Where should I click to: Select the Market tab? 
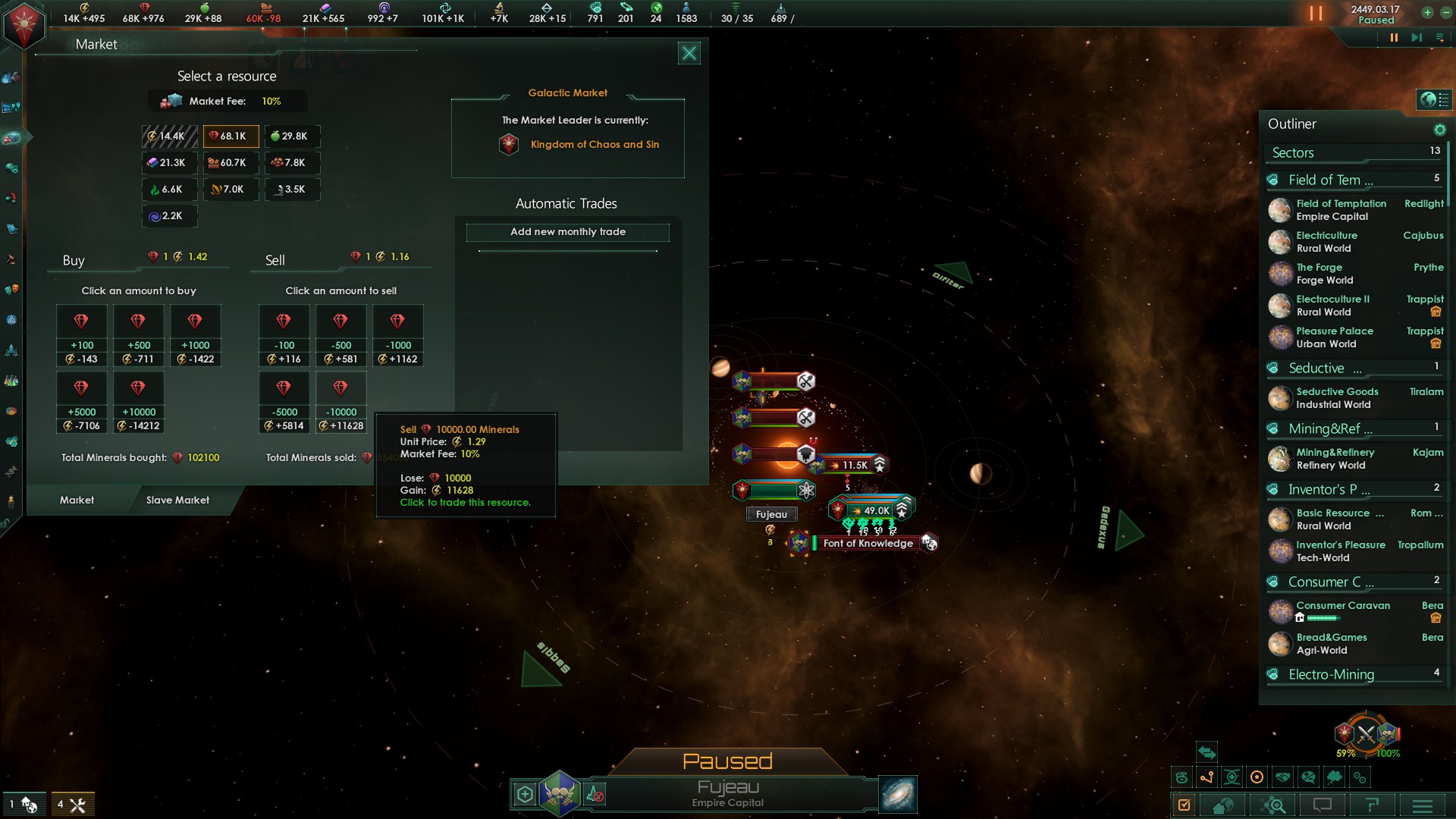click(x=77, y=500)
